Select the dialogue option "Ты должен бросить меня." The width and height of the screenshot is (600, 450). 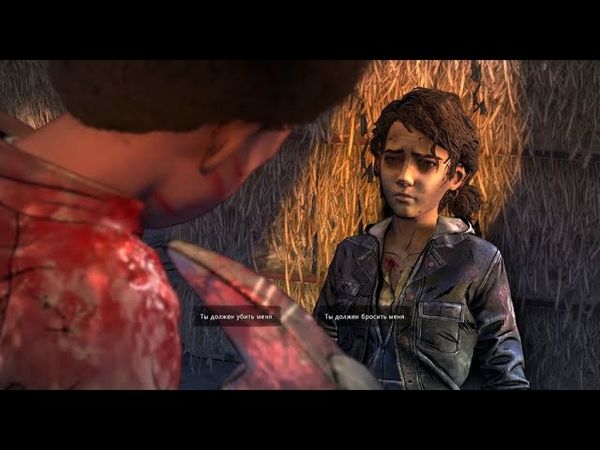pyautogui.click(x=365, y=317)
